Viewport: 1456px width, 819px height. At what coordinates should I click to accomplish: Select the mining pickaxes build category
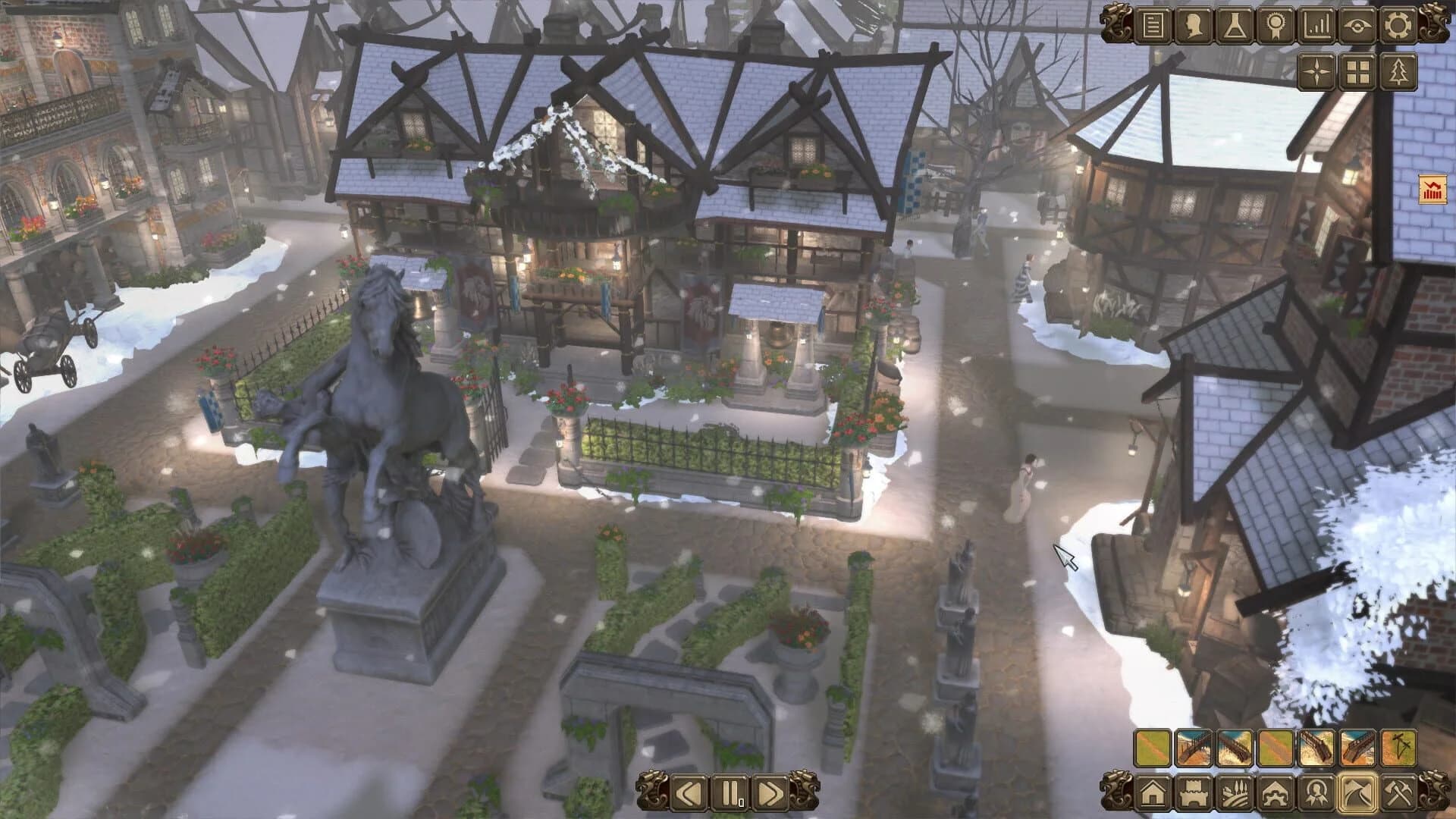[1398, 794]
